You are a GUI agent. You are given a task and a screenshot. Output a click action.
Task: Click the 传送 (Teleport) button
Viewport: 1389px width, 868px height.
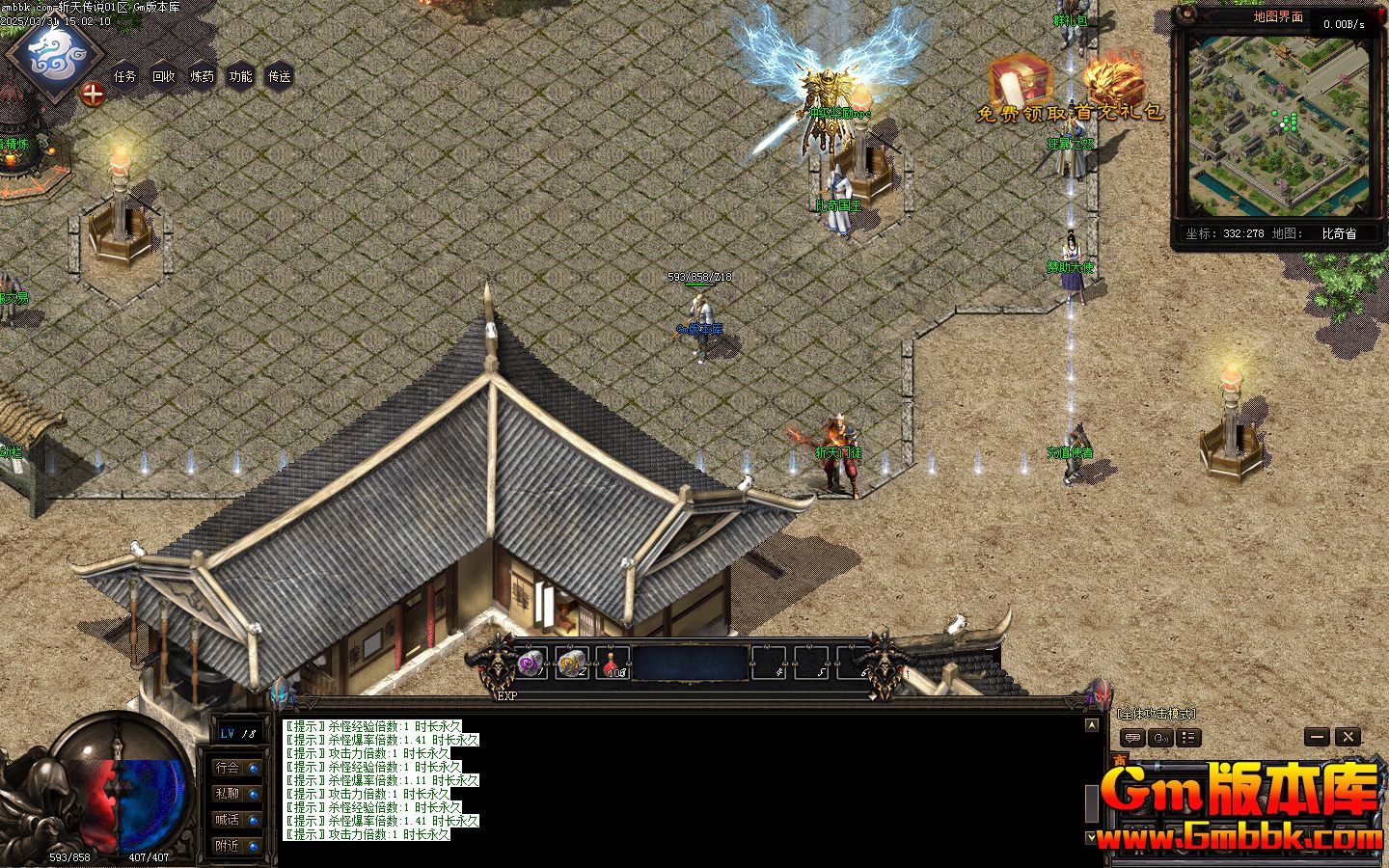[279, 77]
